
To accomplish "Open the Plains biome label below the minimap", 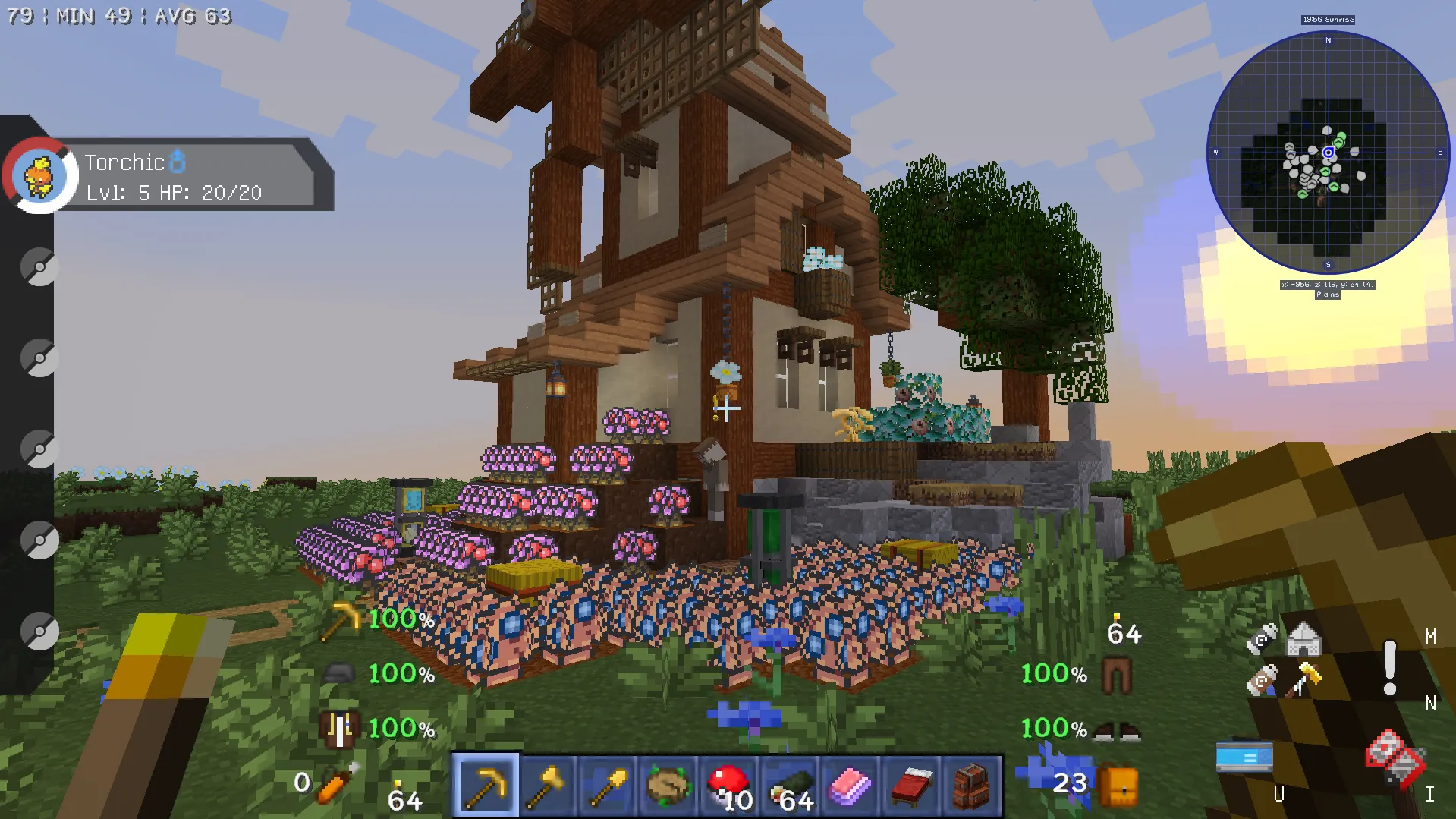I will pyautogui.click(x=1327, y=295).
